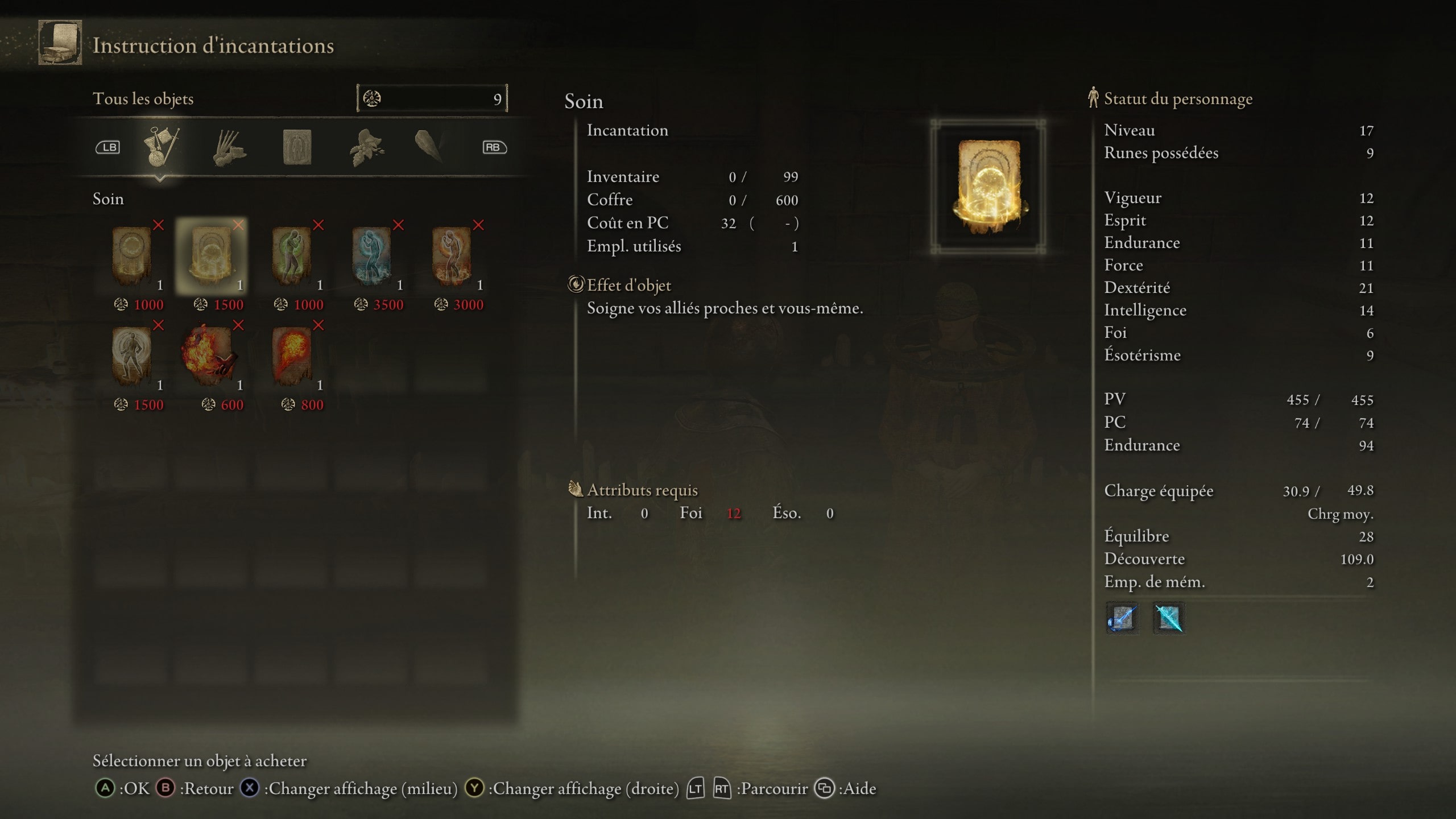This screenshot has height=819, width=1456.
Task: Select the highlighted Soin incantation scroll
Action: click(x=210, y=256)
